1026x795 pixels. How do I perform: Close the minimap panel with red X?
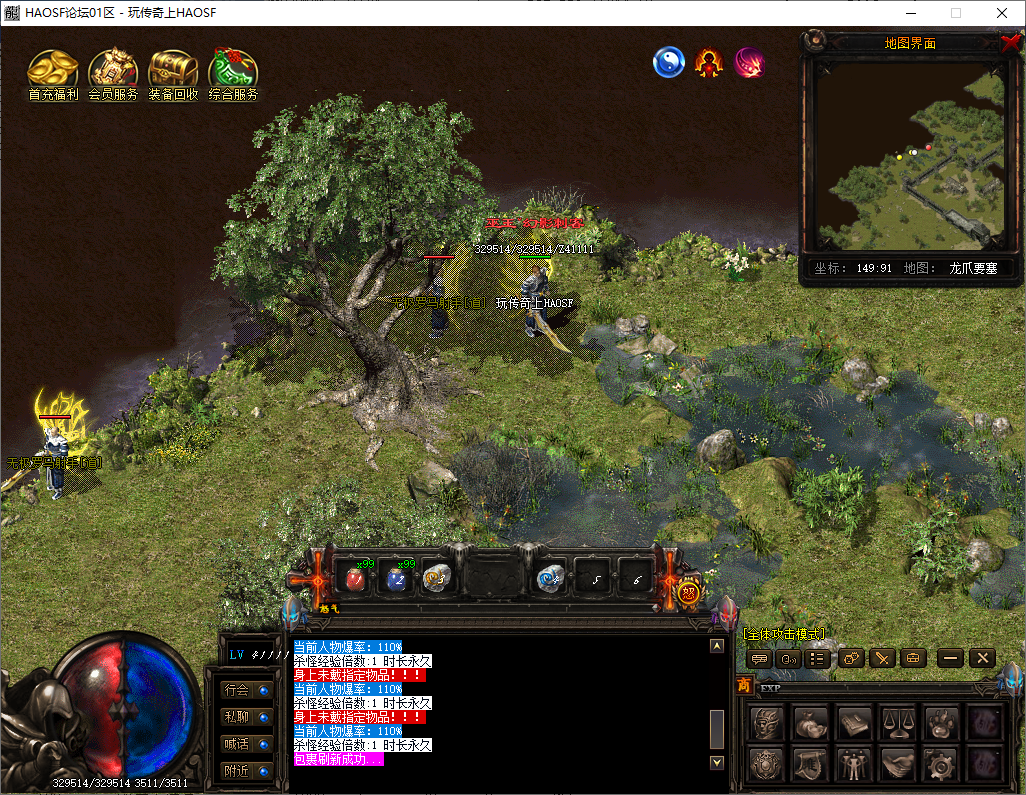tap(1010, 43)
